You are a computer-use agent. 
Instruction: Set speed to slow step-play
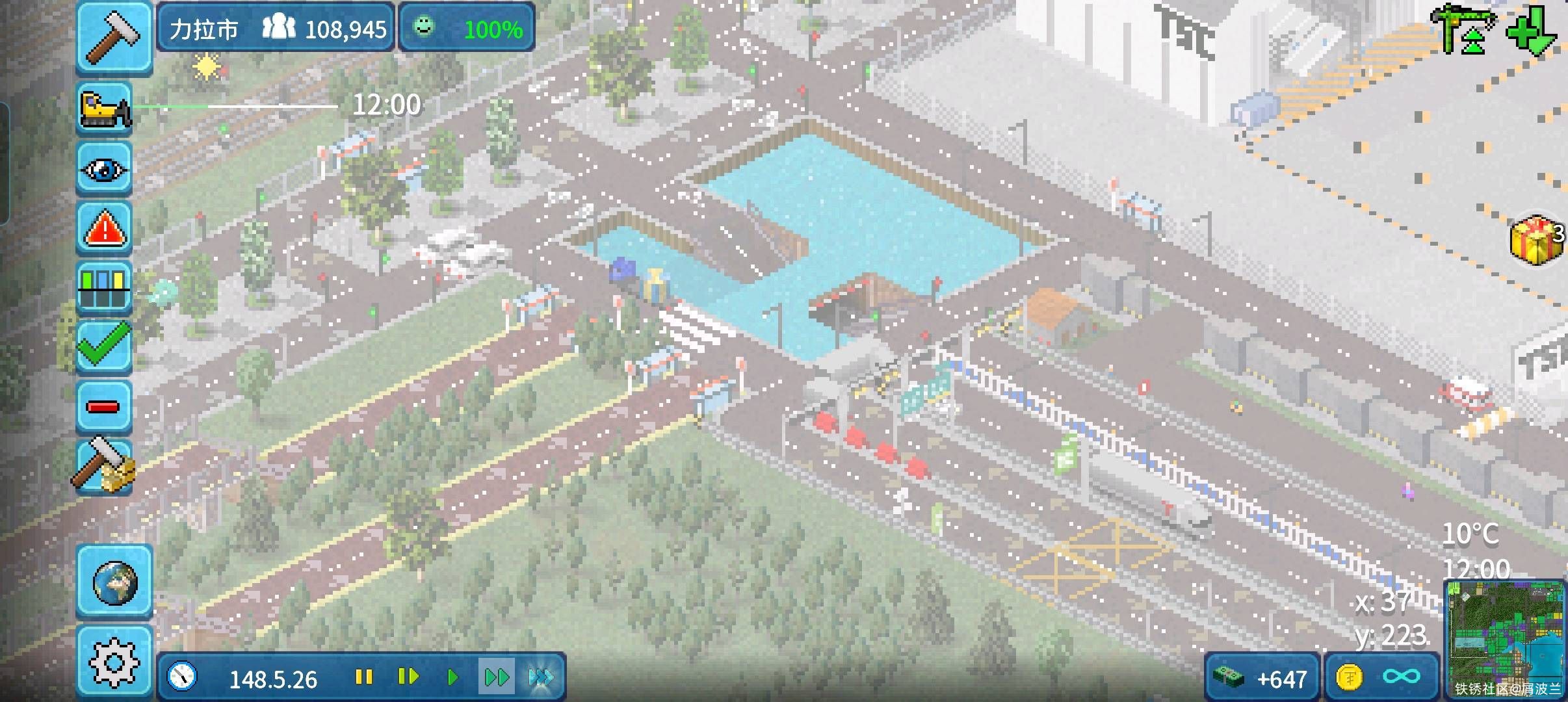point(408,678)
